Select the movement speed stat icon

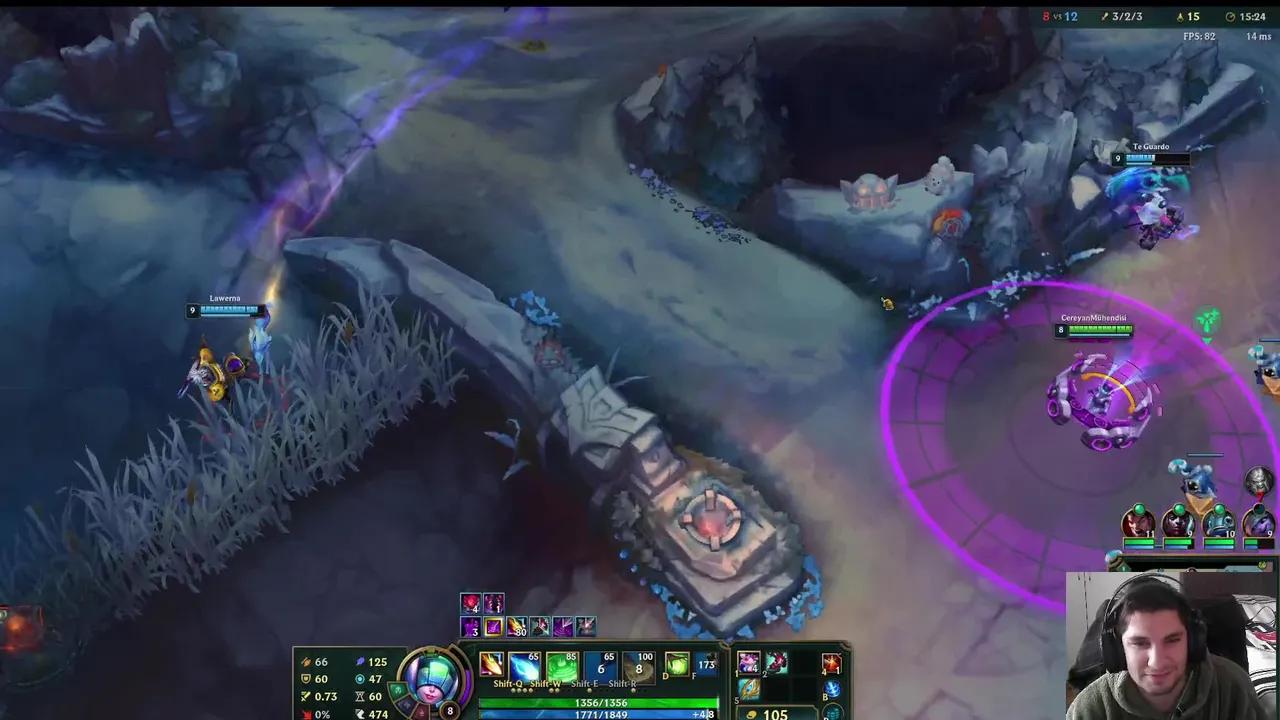tap(360, 712)
